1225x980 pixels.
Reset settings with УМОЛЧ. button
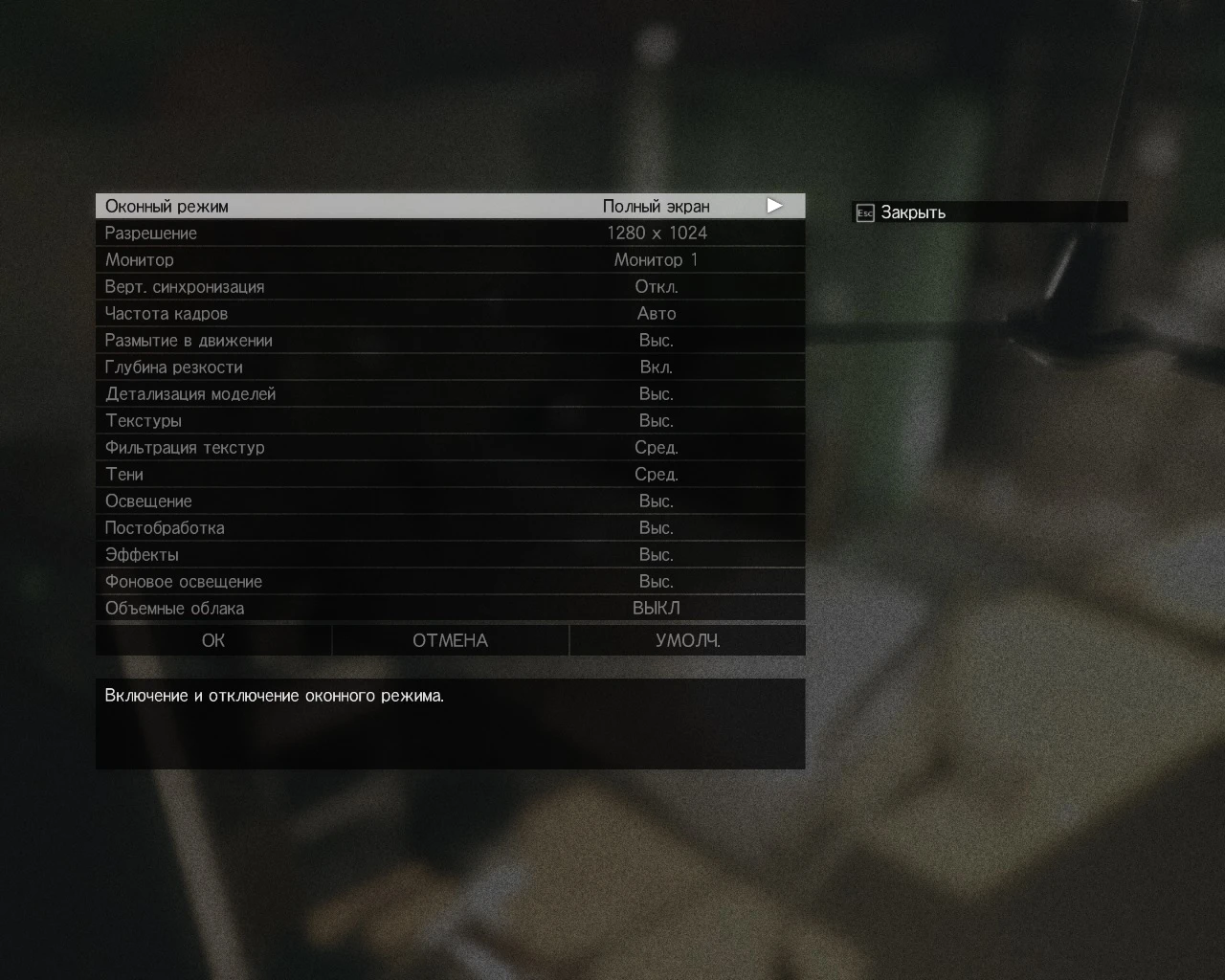pos(687,639)
